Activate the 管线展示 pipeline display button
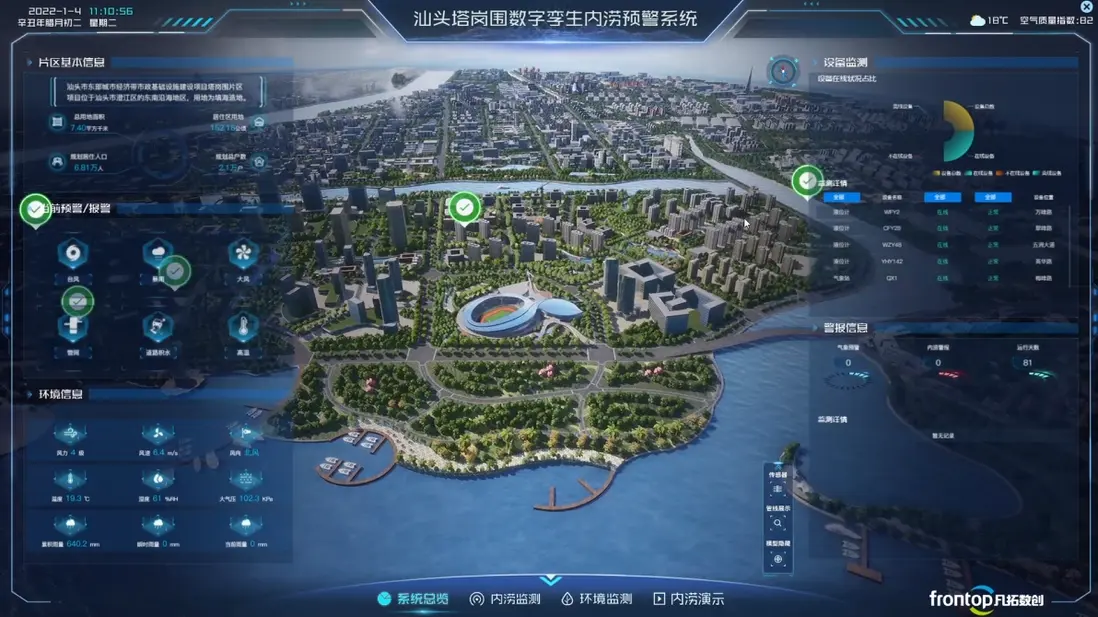 pyautogui.click(x=778, y=523)
